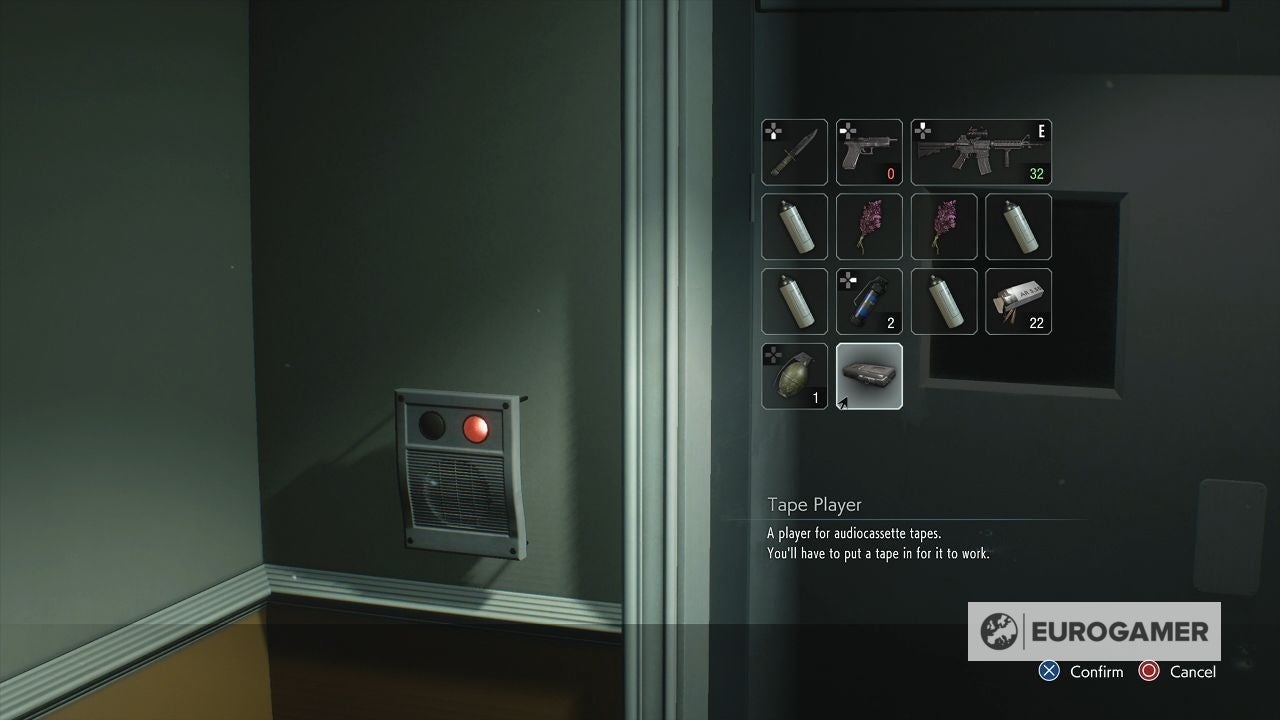Select the leftmost first aid spray in row three
The image size is (1280, 720).
click(x=794, y=301)
